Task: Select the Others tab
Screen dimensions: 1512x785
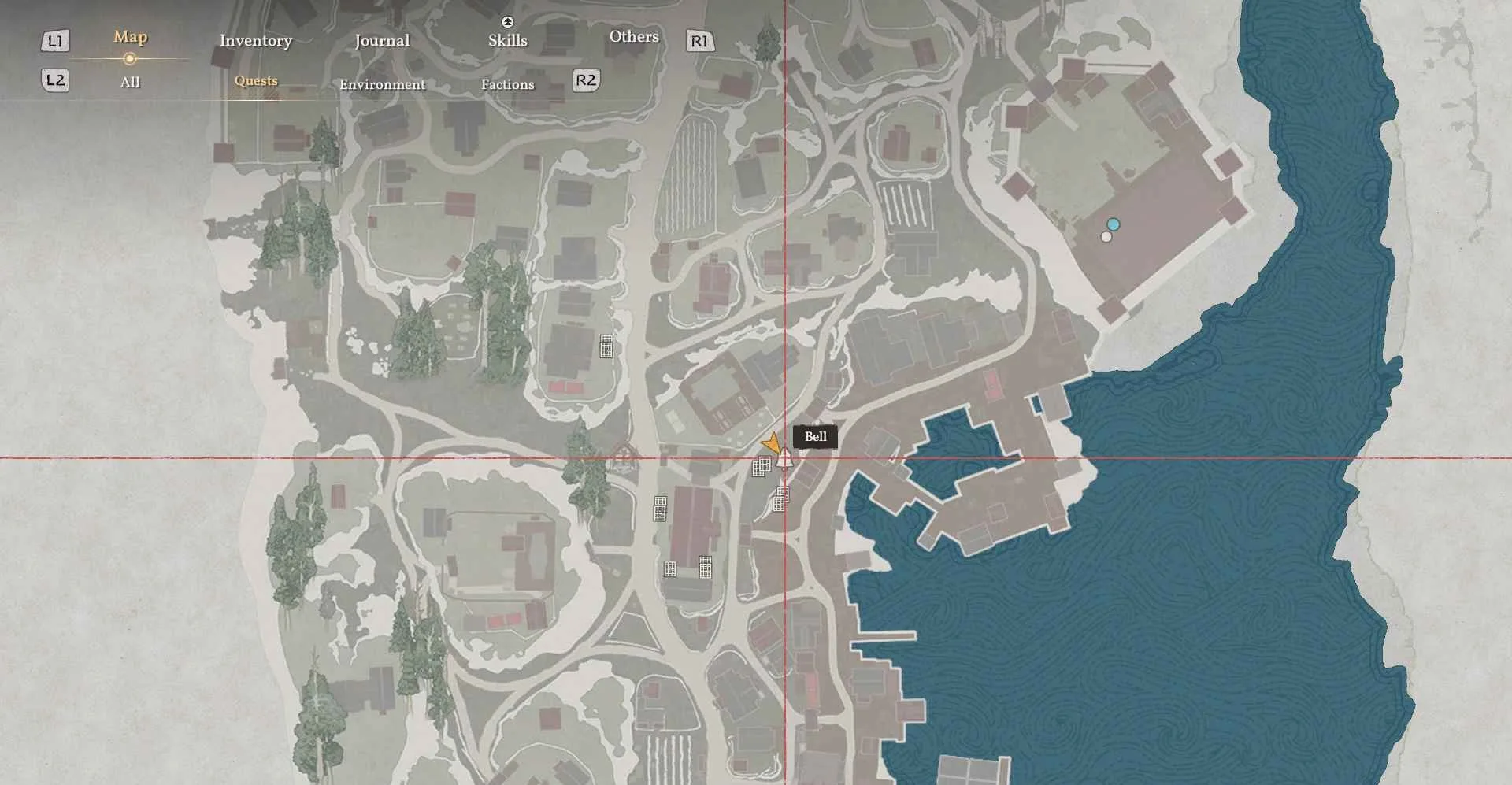Action: point(633,37)
